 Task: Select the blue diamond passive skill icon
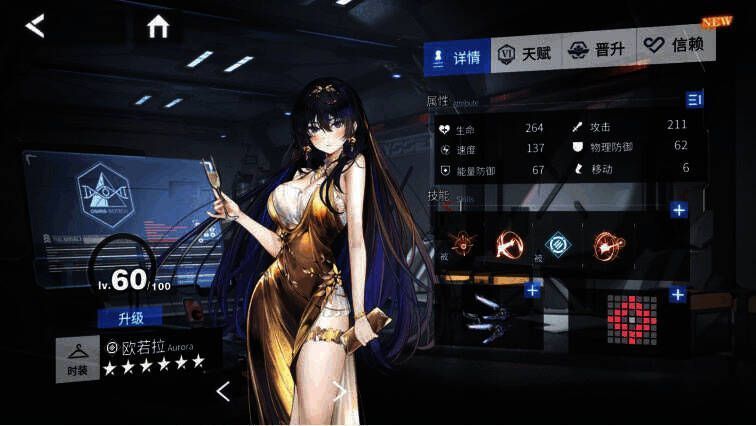(556, 244)
